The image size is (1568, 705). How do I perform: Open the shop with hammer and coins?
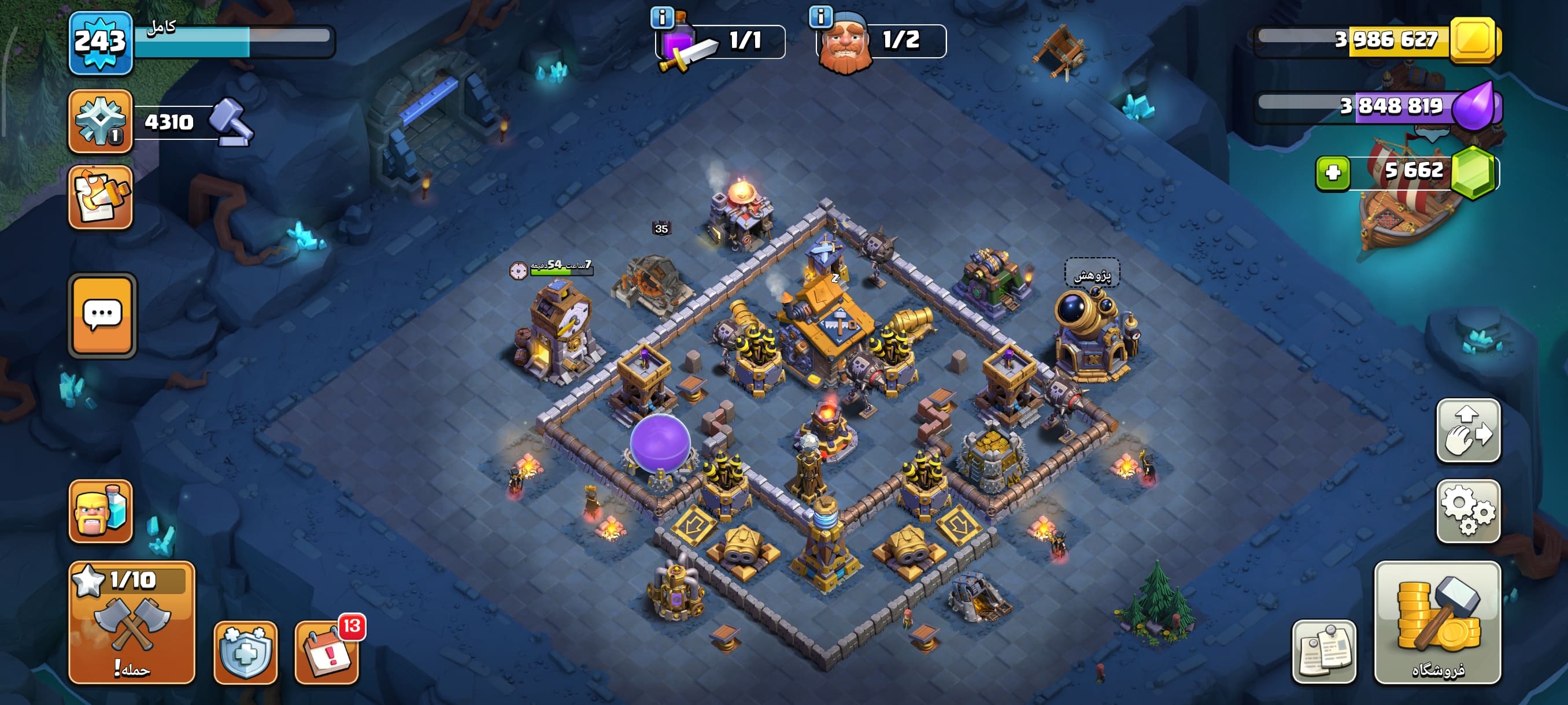(1437, 622)
